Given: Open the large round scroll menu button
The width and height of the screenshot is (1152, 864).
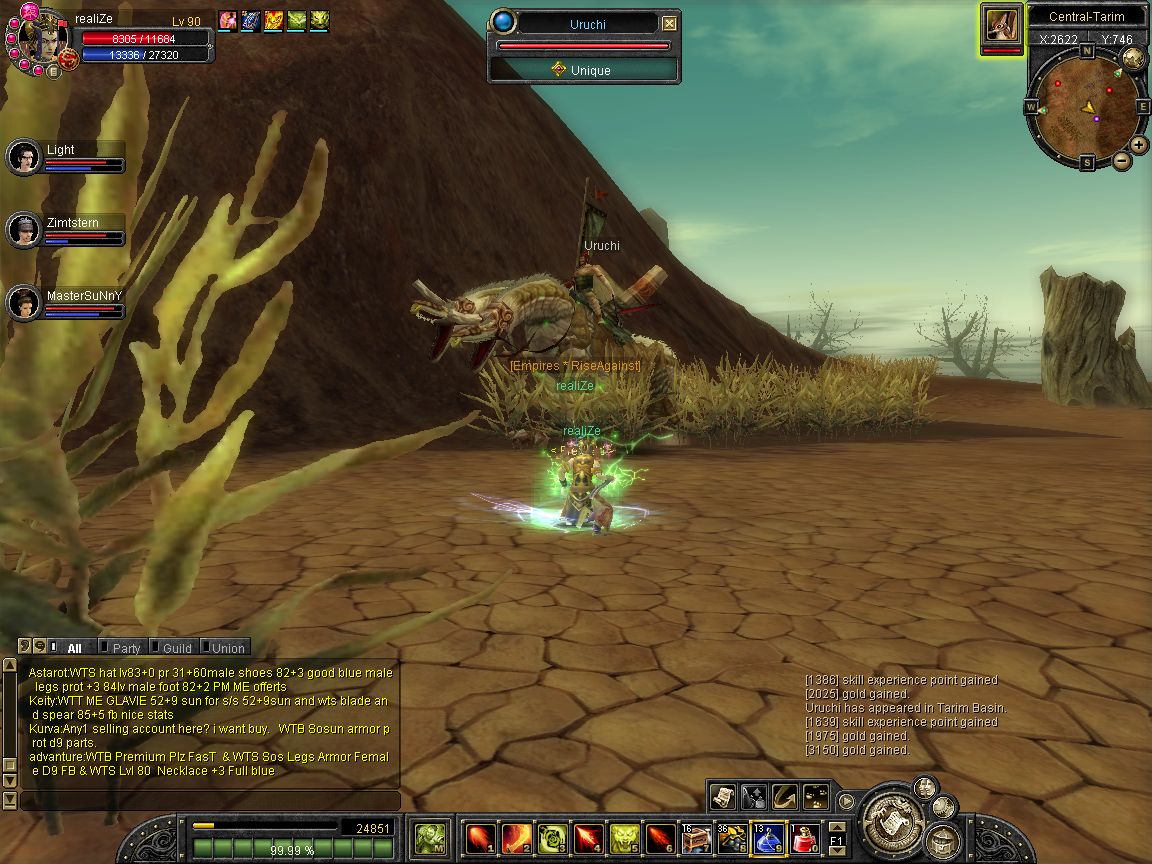Looking at the screenshot, I should (890, 817).
